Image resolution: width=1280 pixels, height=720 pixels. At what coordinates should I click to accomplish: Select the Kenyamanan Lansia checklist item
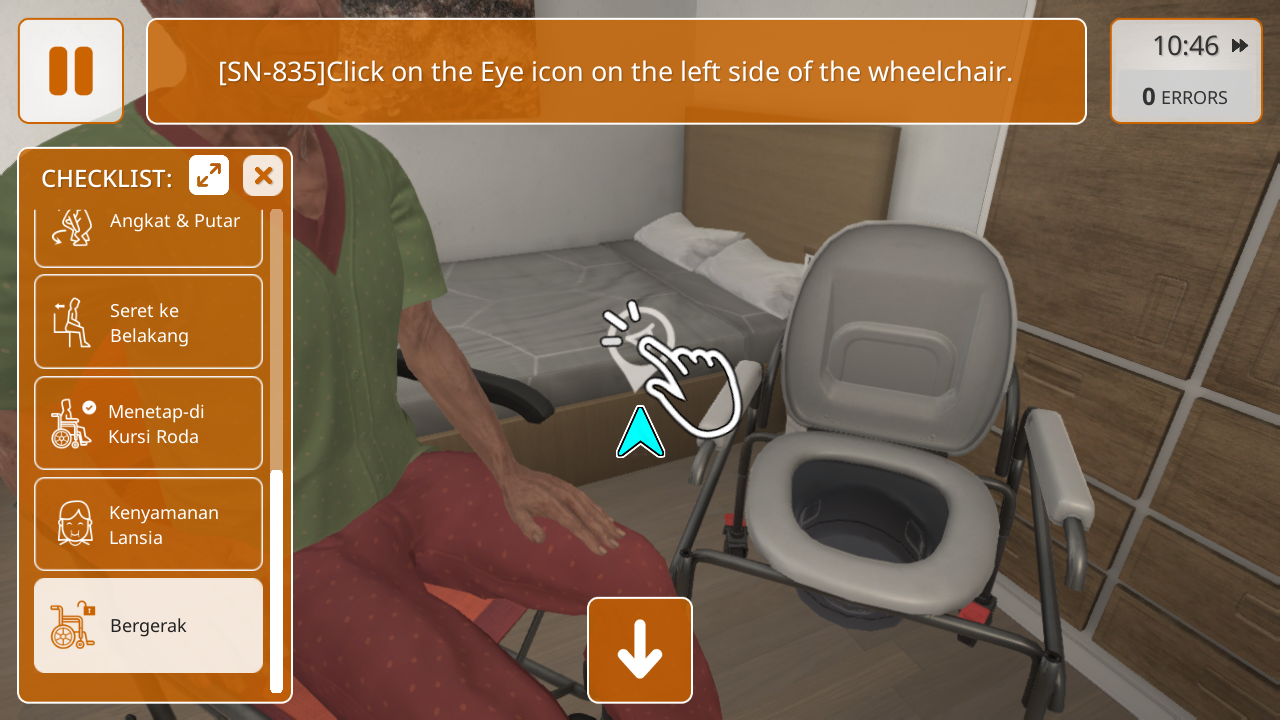(149, 524)
